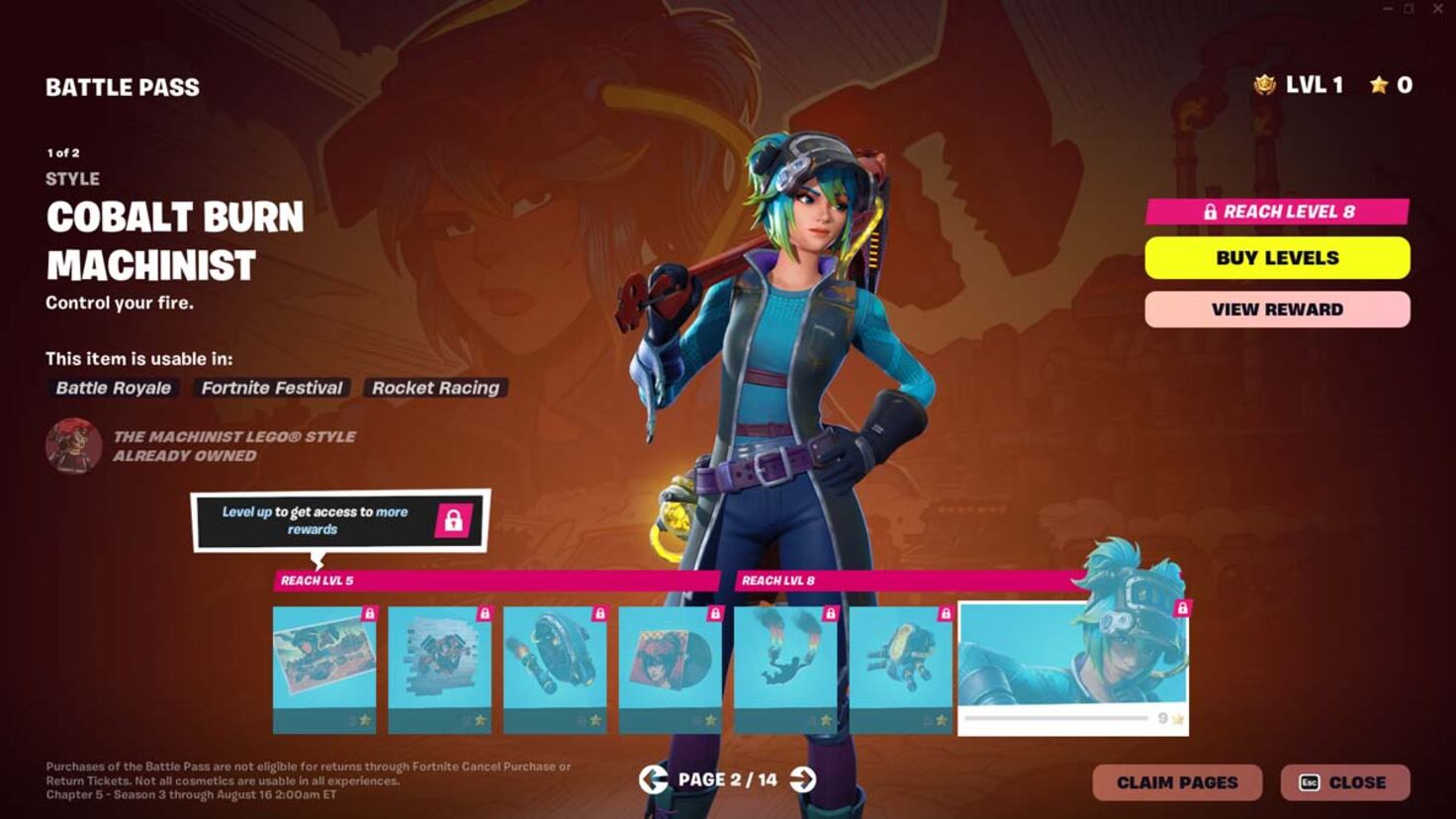Click the REACH LEVEL 8 banner
The image size is (1456, 819).
[x=1278, y=212]
